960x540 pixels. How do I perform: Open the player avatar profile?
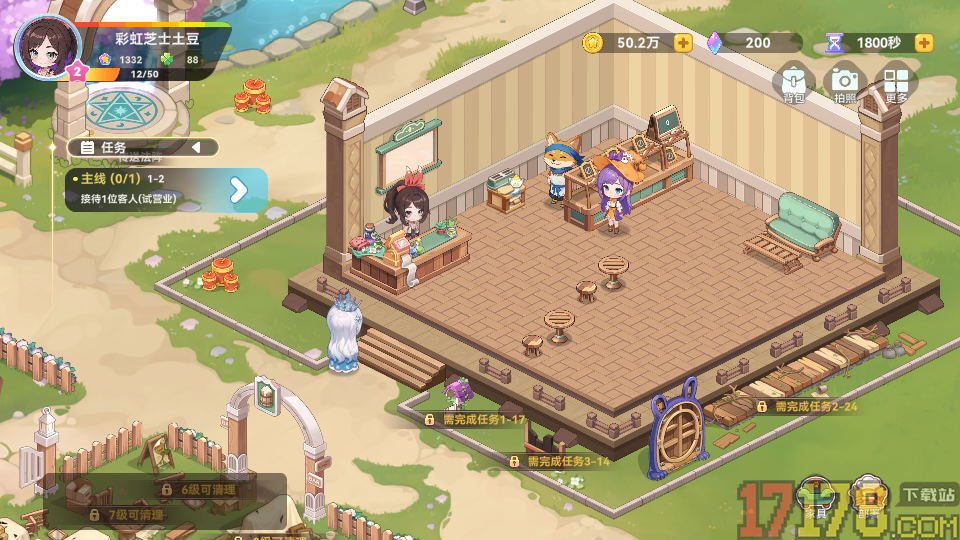point(47,46)
